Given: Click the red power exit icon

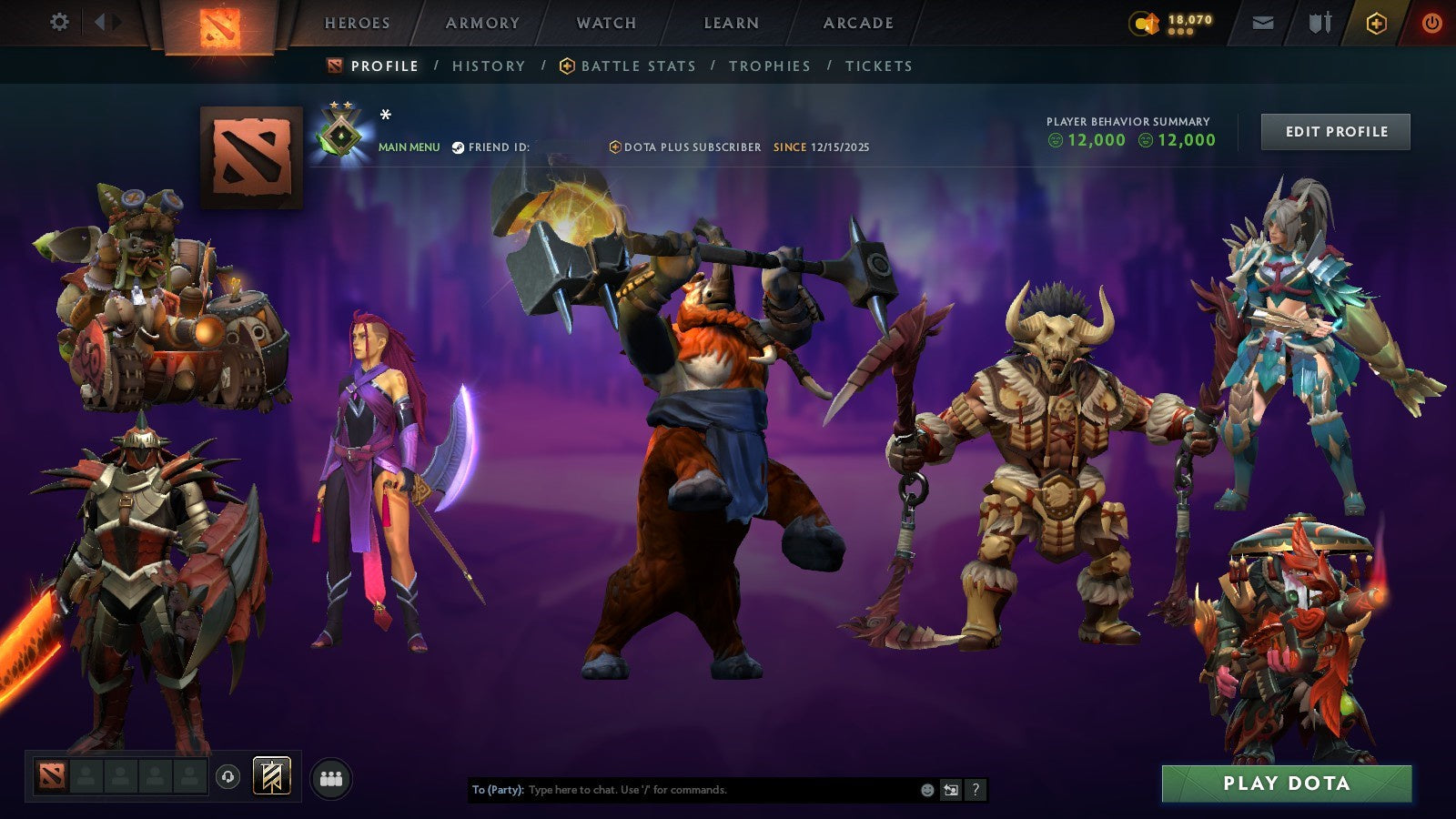Looking at the screenshot, I should pos(1432,22).
